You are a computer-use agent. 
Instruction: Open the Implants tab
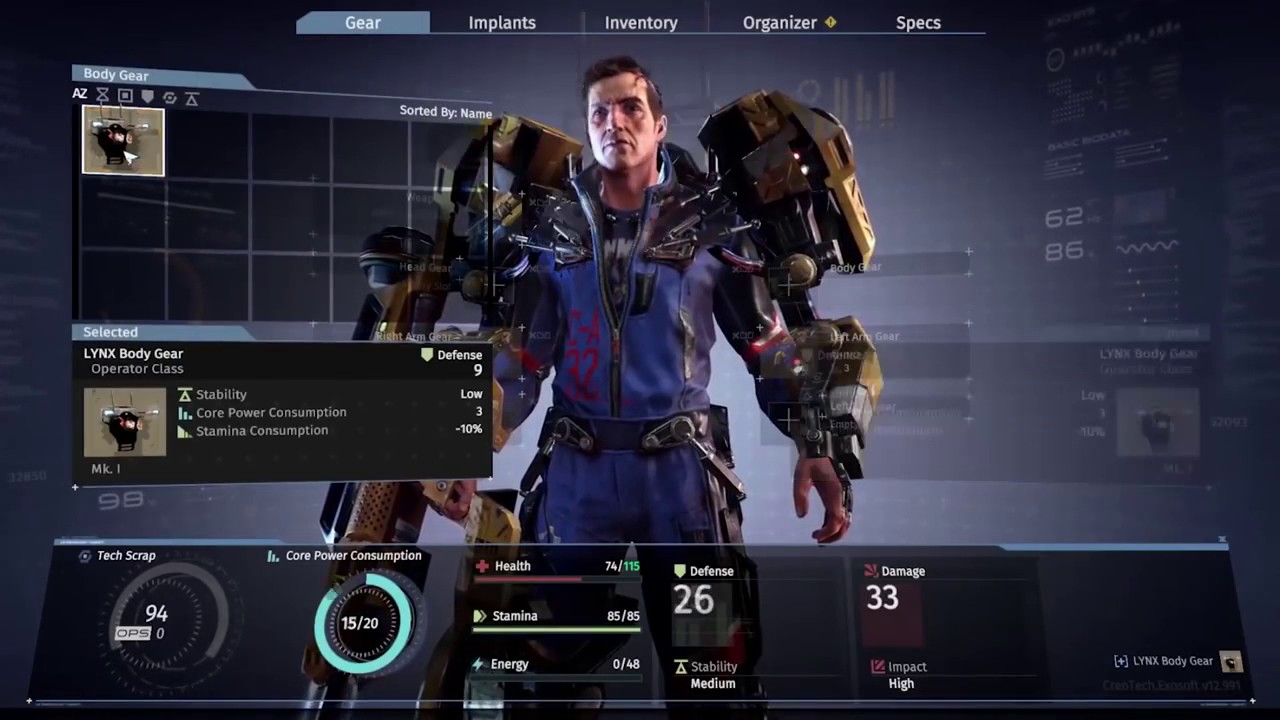pyautogui.click(x=502, y=22)
